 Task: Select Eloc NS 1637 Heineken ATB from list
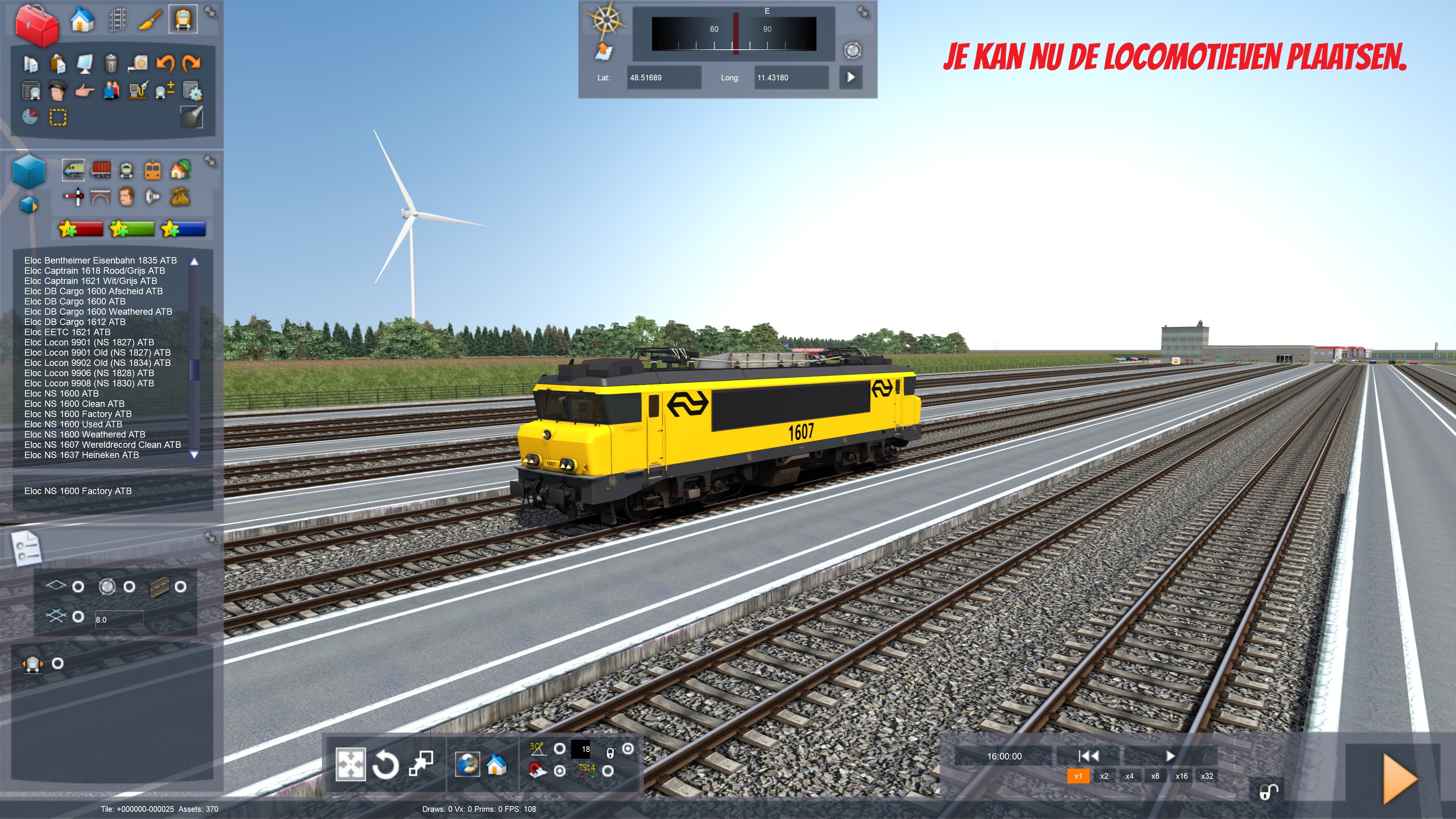[82, 455]
